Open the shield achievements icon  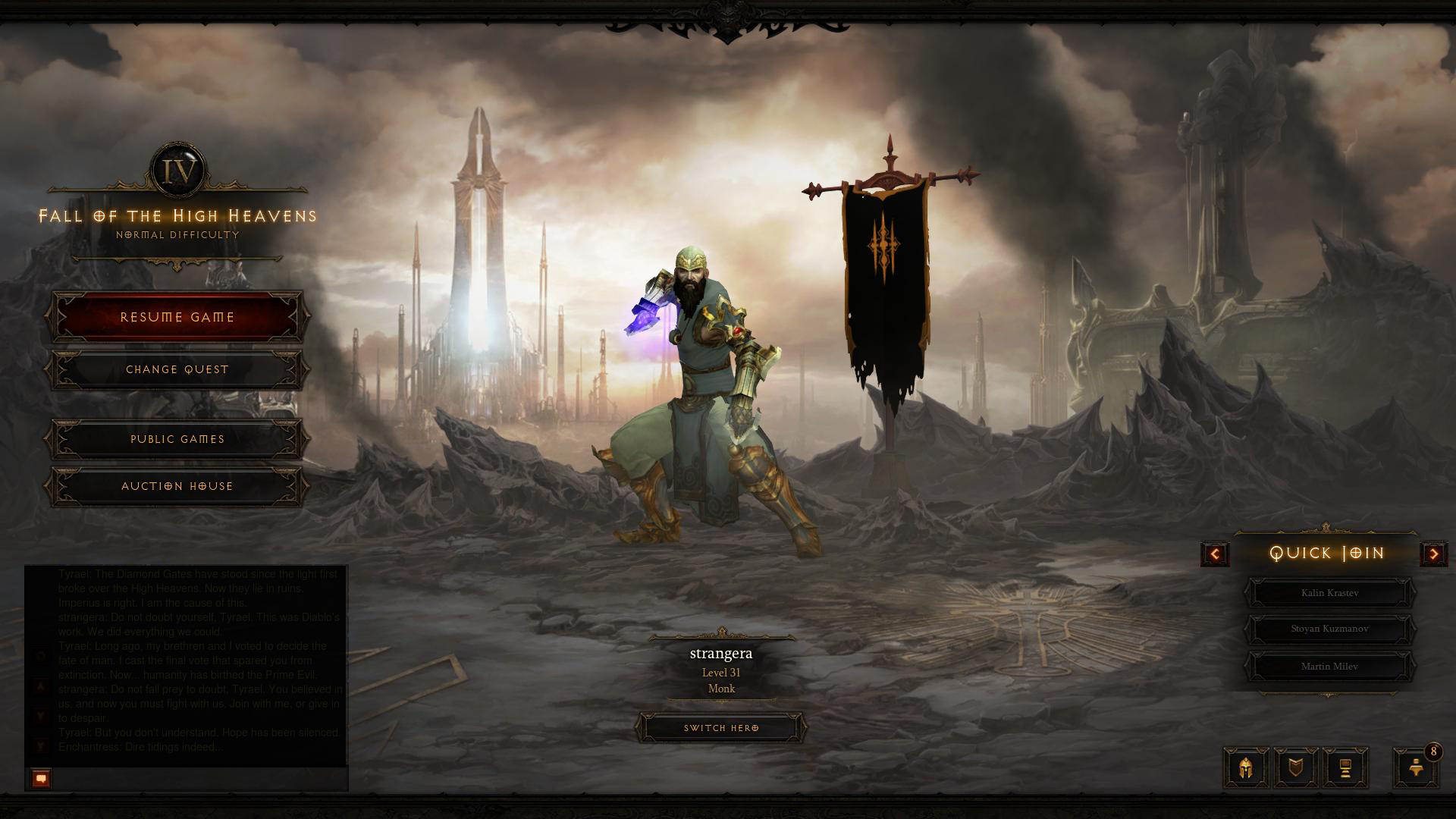tap(1296, 768)
